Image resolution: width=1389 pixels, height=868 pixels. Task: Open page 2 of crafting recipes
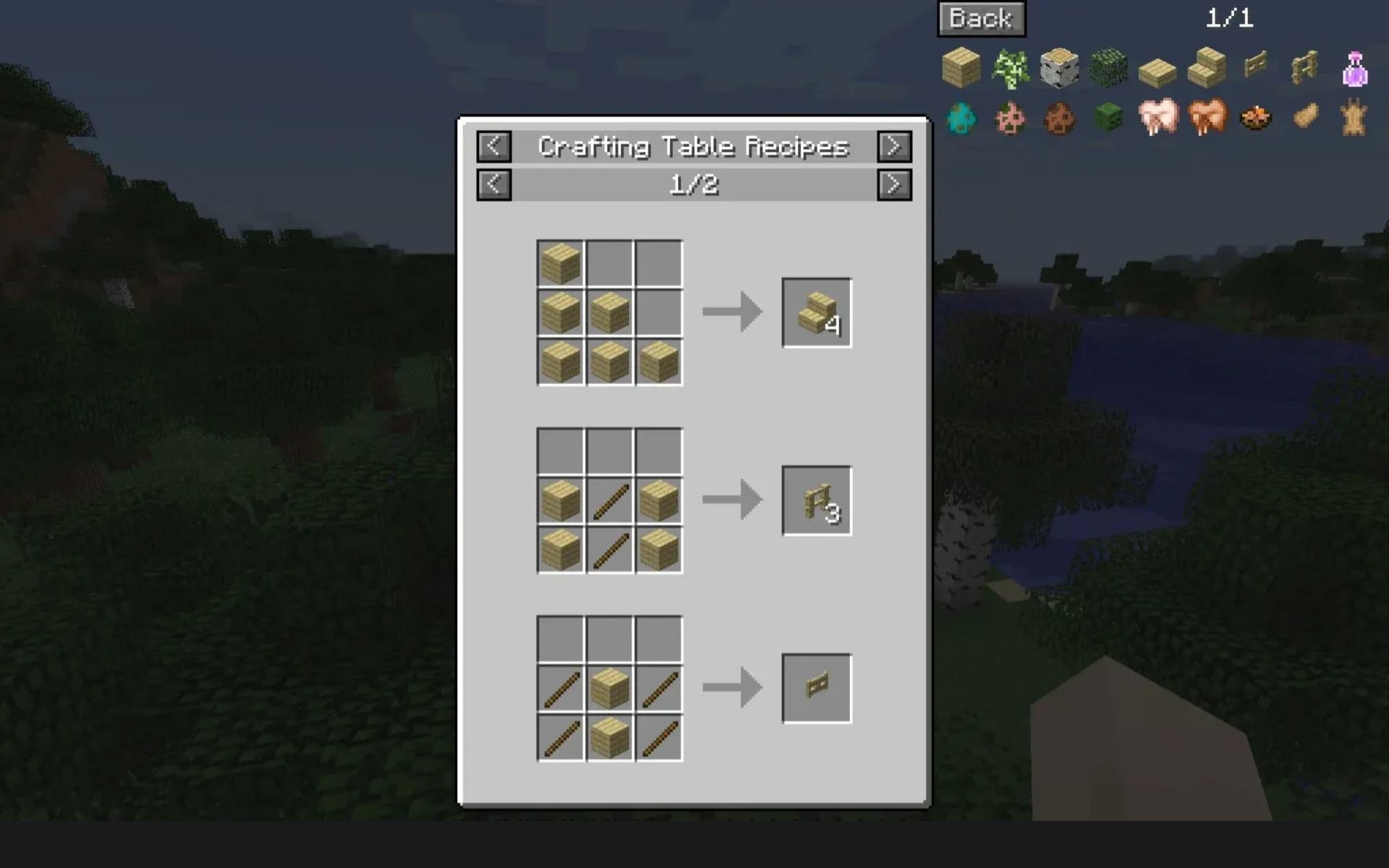click(x=894, y=185)
